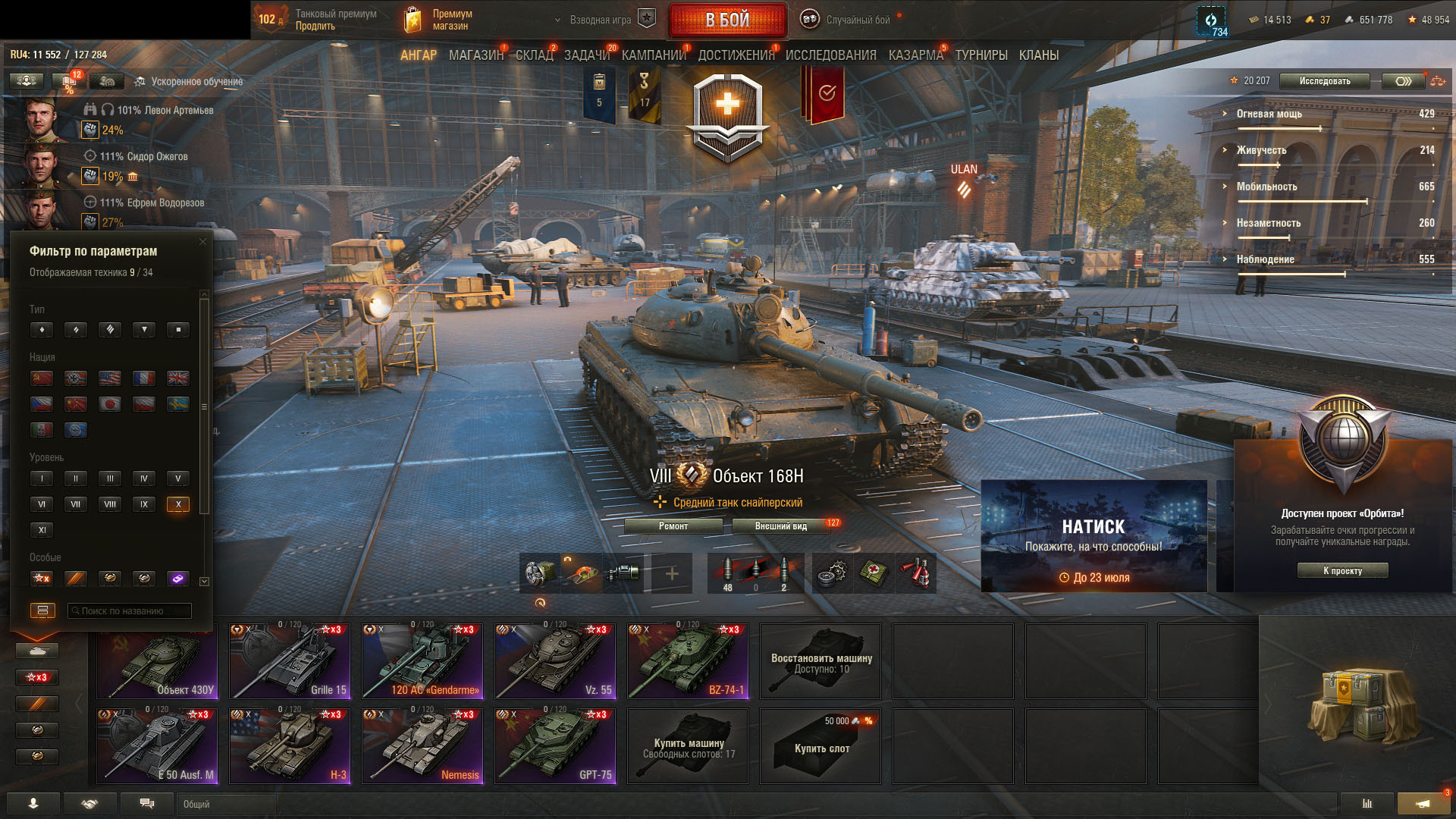The image size is (1456, 819).
Task: Open the КЛАНЫ tab
Action: click(x=1038, y=55)
